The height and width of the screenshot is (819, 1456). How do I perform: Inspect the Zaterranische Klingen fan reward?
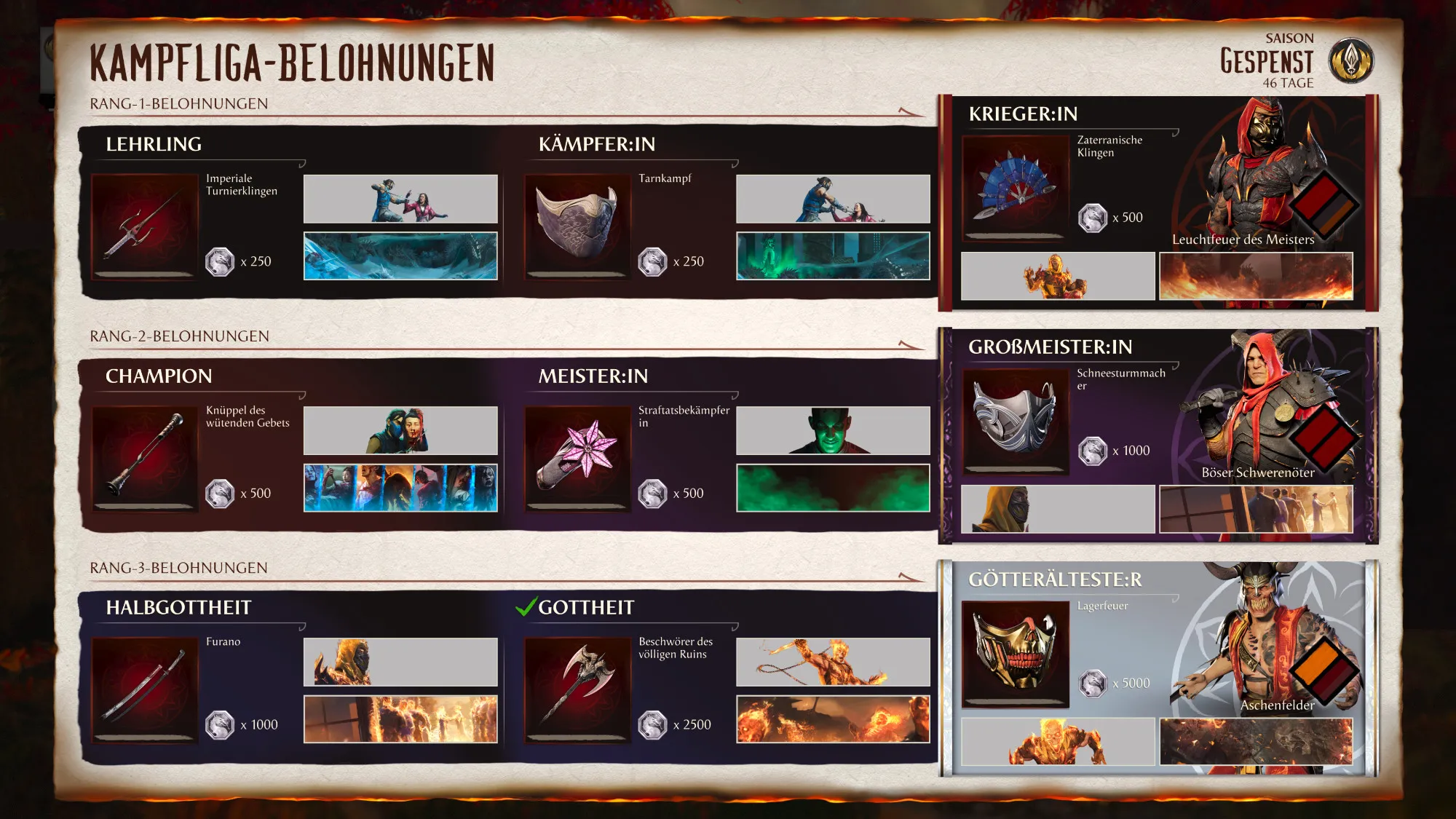coord(1015,187)
